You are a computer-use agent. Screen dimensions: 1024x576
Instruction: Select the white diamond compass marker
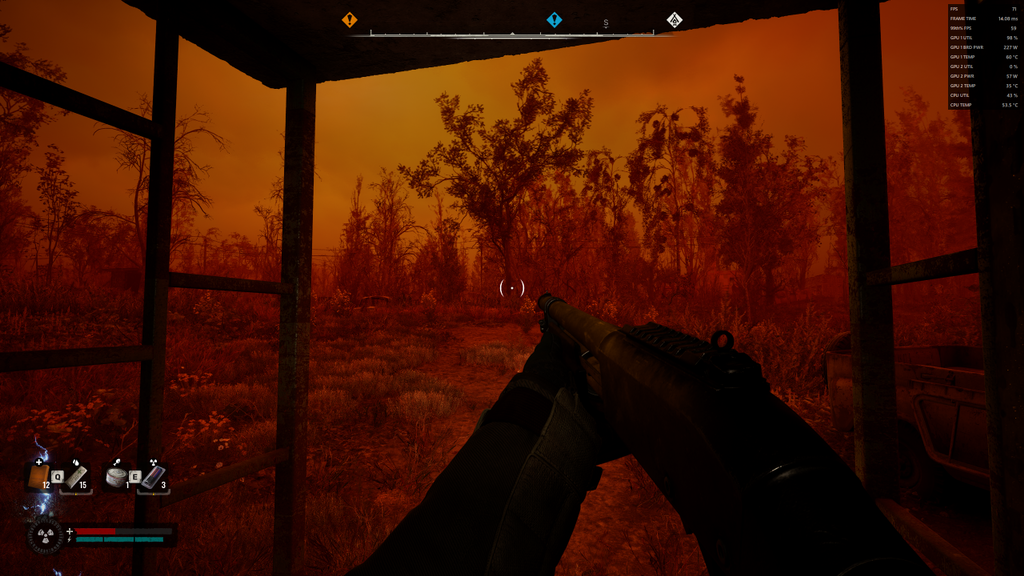[675, 19]
